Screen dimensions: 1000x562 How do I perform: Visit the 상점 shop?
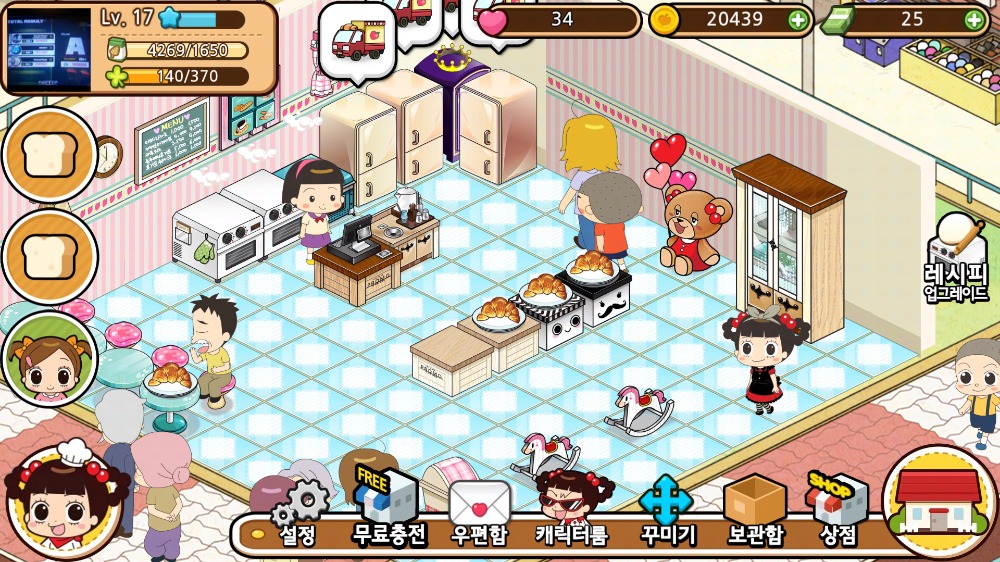click(838, 508)
